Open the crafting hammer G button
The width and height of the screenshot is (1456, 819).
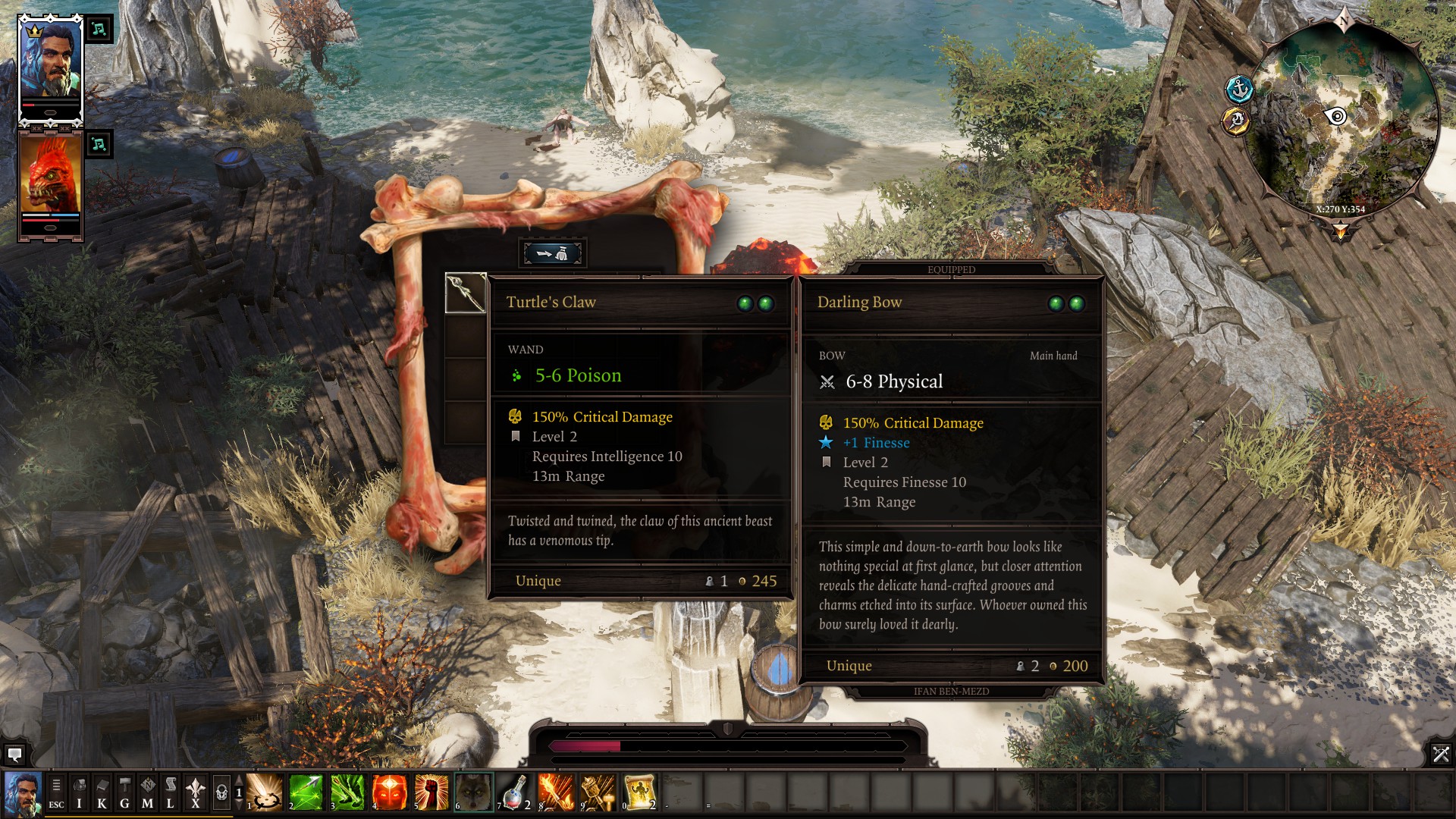click(x=124, y=792)
